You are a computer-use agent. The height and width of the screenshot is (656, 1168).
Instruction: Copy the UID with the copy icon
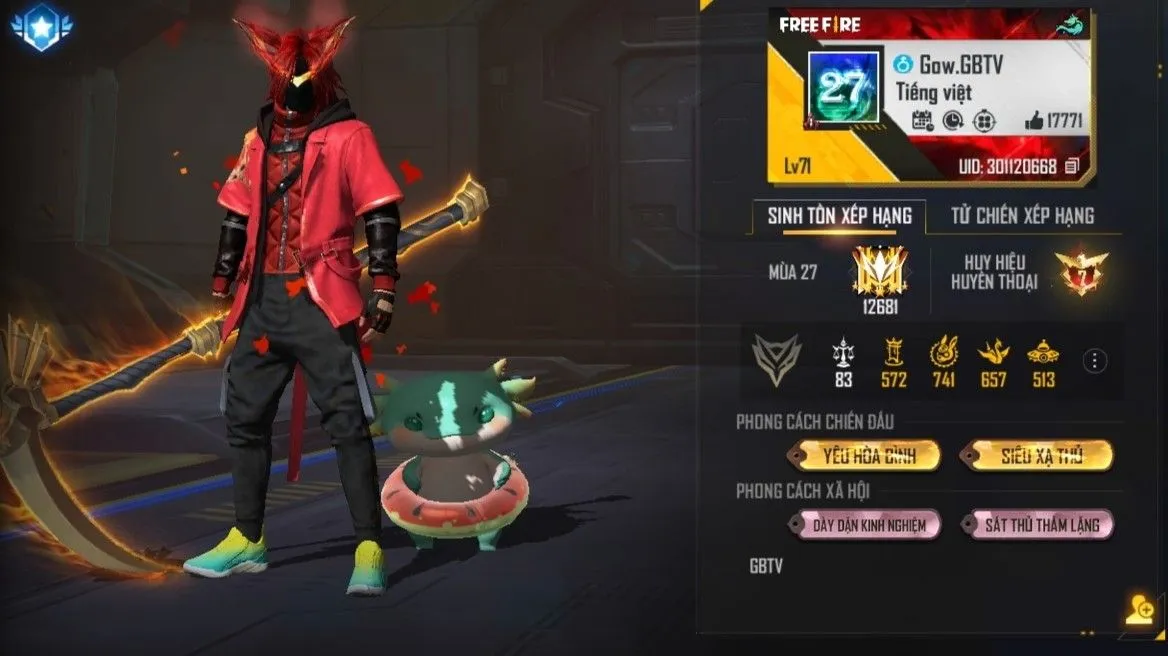tap(1072, 166)
